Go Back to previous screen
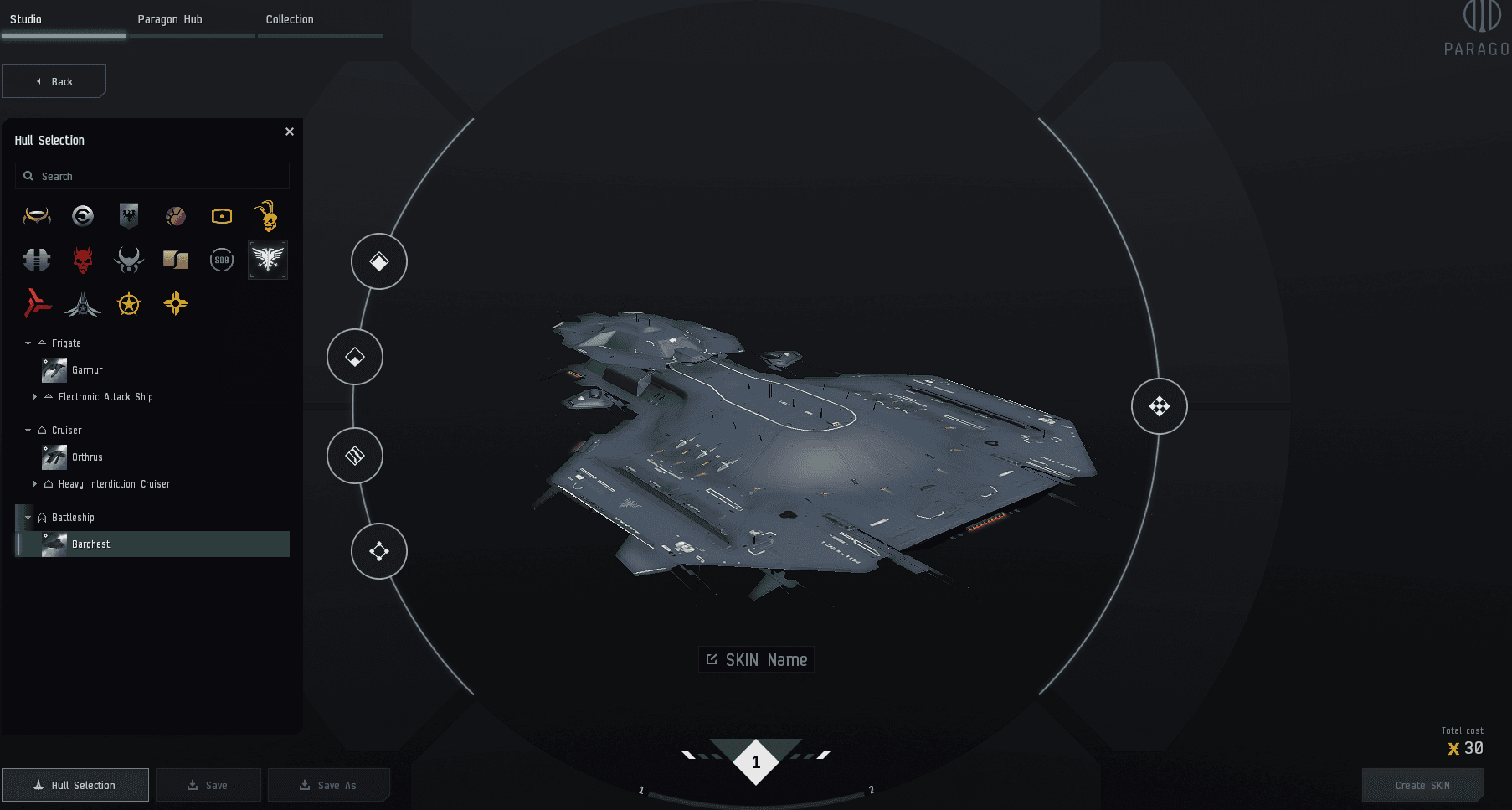Viewport: 1512px width, 810px height. coord(54,81)
